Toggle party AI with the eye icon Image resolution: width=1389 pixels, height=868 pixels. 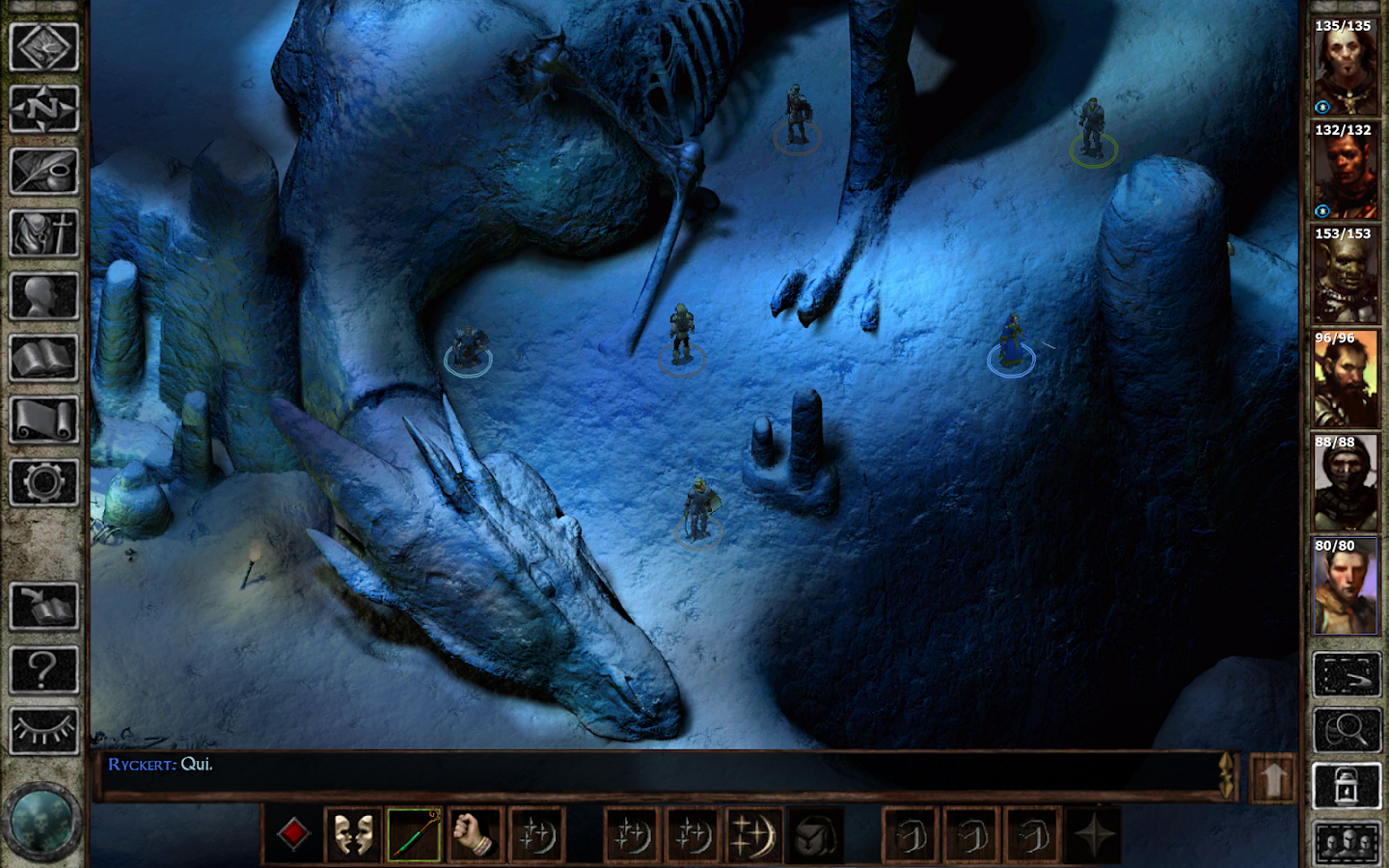[x=45, y=732]
